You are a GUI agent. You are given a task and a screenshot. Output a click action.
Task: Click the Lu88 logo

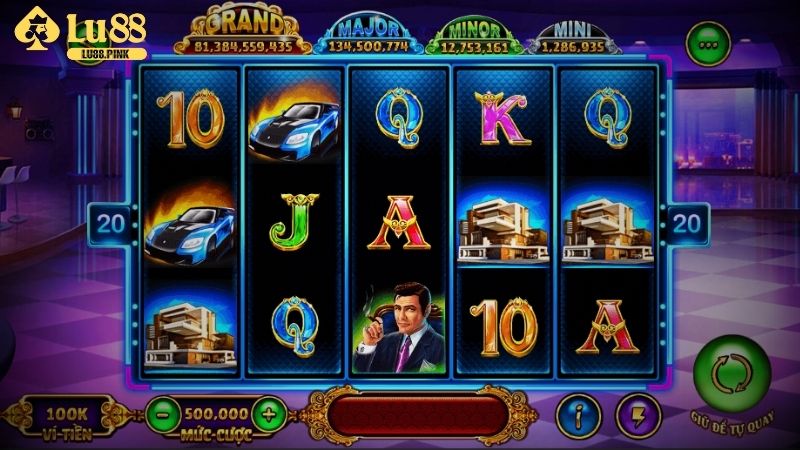(78, 35)
